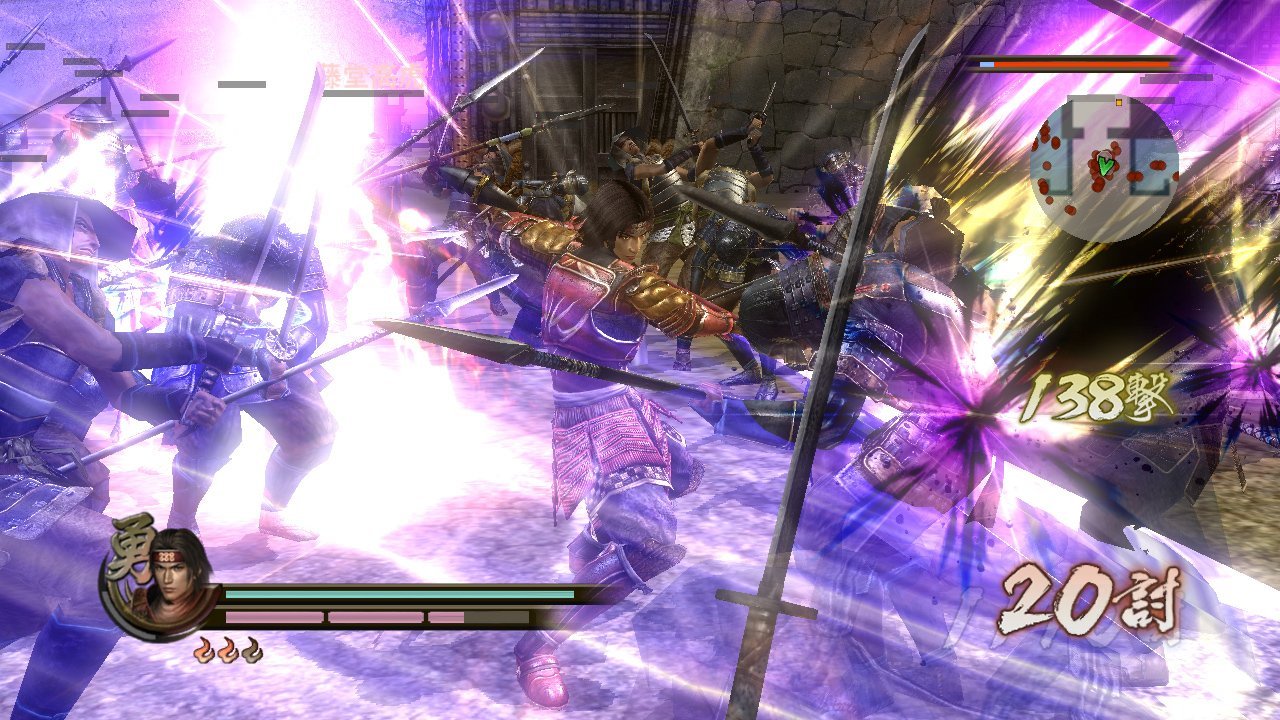Select the green player arrow on the minimap

(1104, 164)
